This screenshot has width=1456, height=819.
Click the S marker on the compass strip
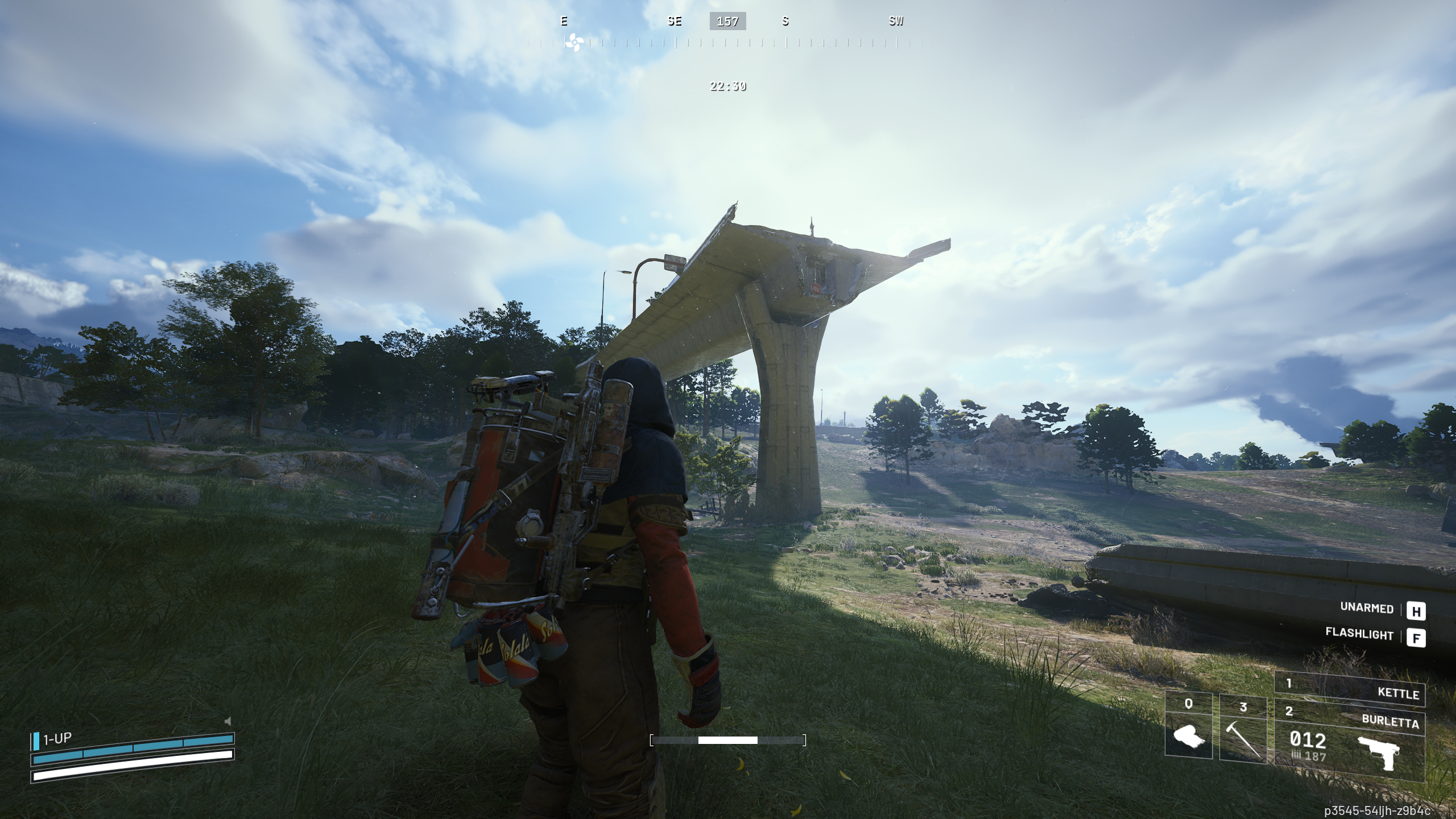point(785,22)
